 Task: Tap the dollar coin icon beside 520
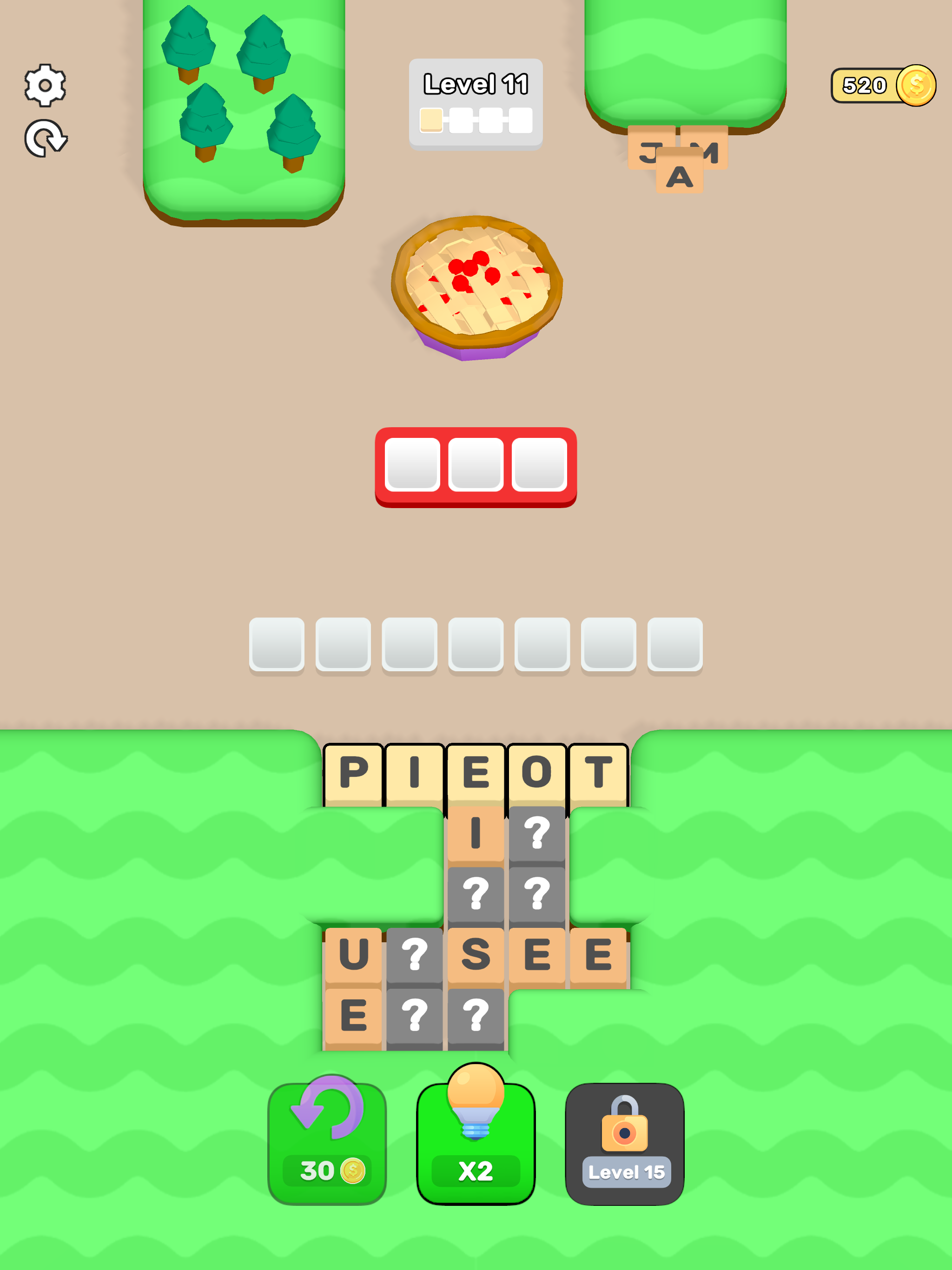coord(915,85)
